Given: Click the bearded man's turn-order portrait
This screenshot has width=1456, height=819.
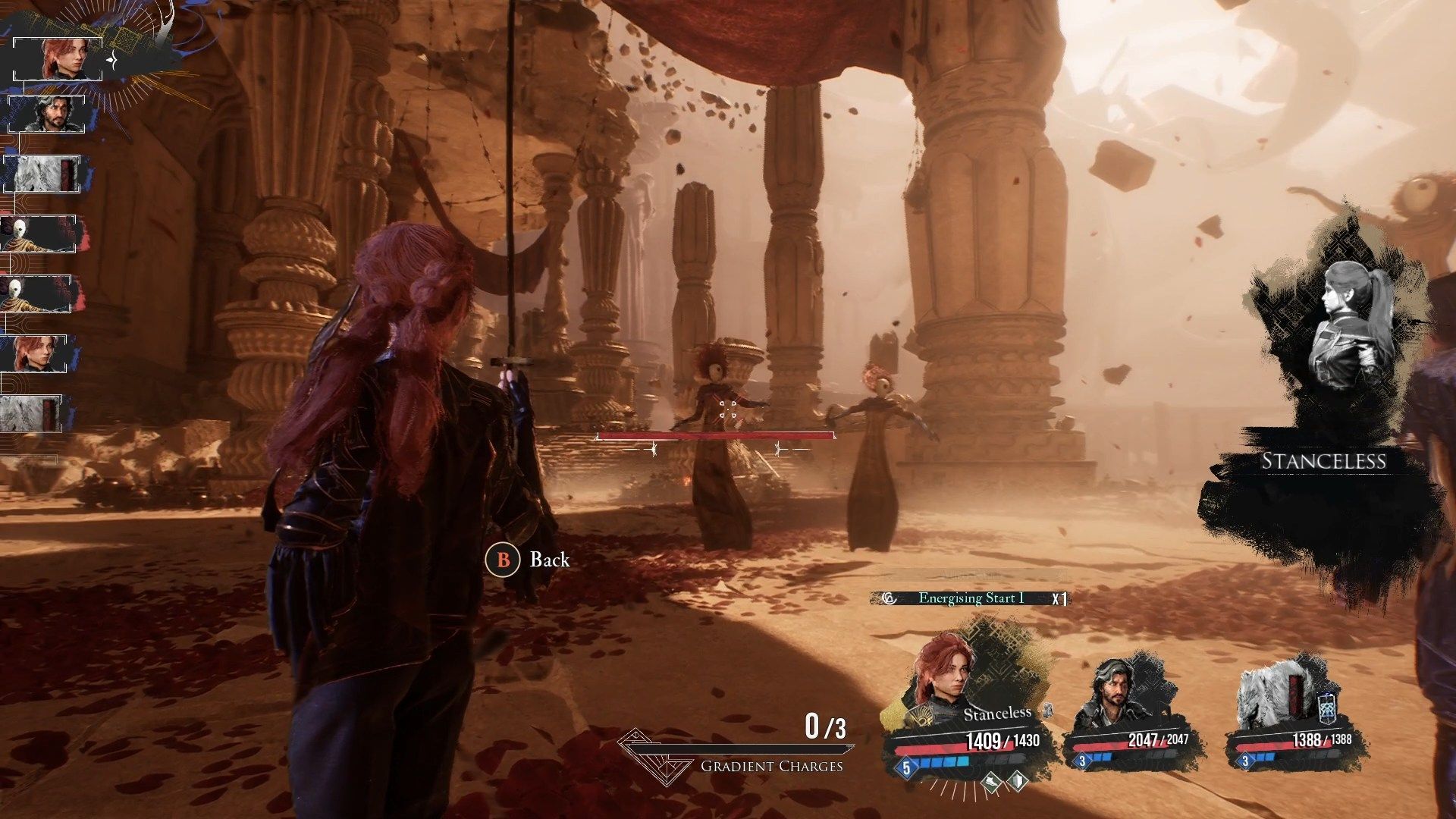Looking at the screenshot, I should pyautogui.click(x=53, y=115).
